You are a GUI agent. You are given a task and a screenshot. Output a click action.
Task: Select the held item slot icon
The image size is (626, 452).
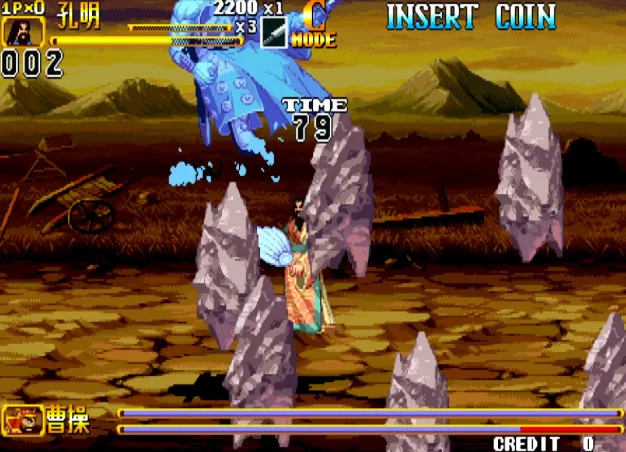tap(273, 32)
